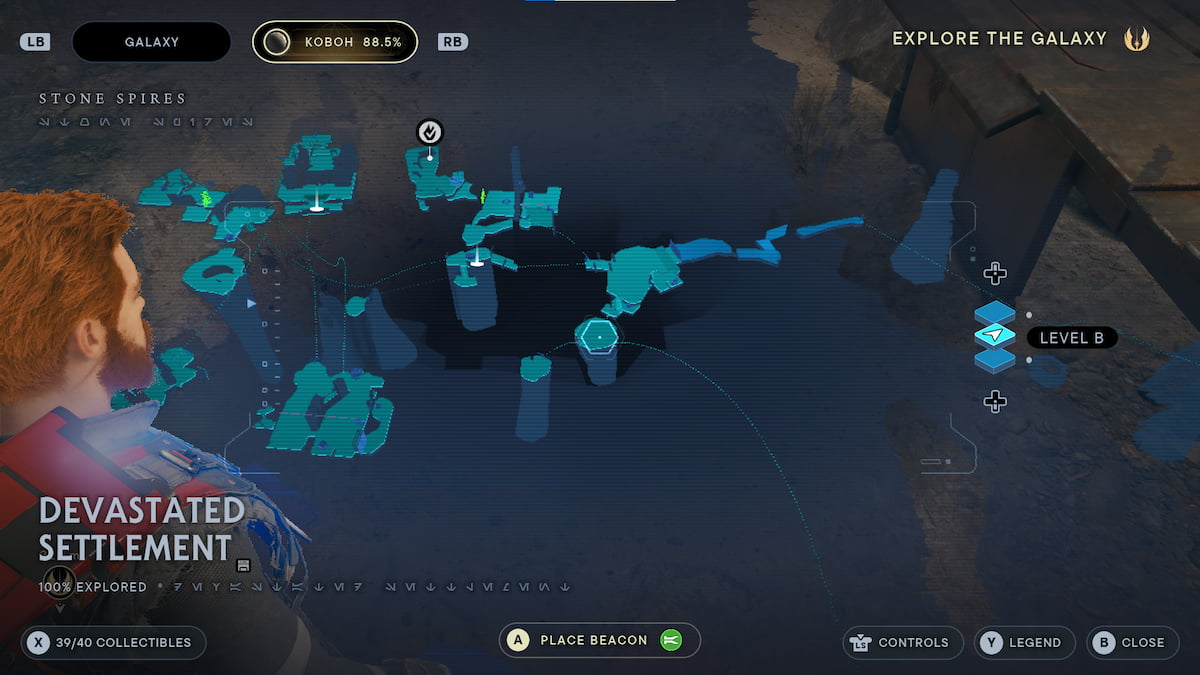Viewport: 1200px width, 675px height.
Task: Go down a map level with lower plus
Action: pyautogui.click(x=994, y=401)
